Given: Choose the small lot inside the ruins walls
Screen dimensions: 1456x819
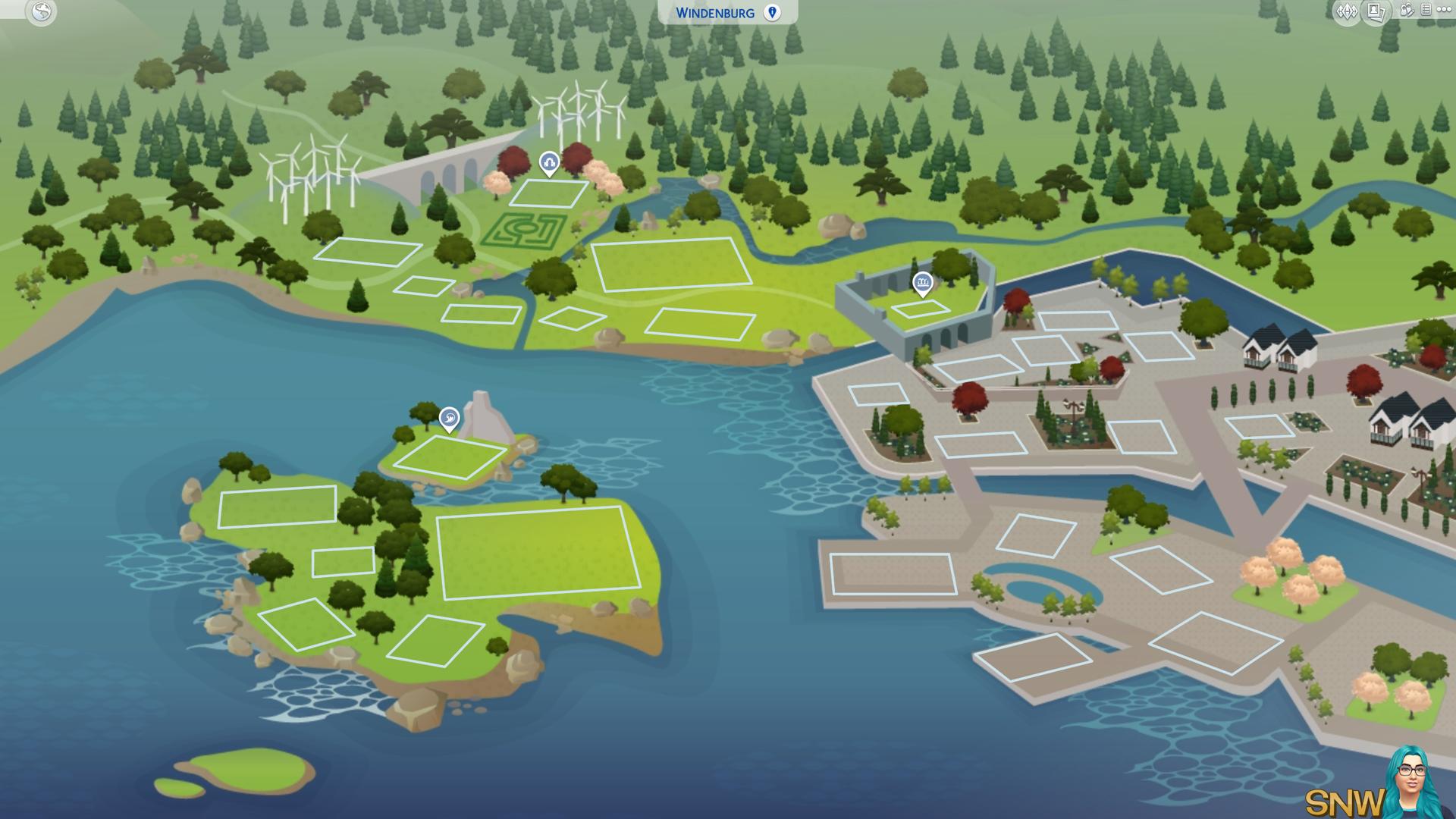Looking at the screenshot, I should point(920,309).
